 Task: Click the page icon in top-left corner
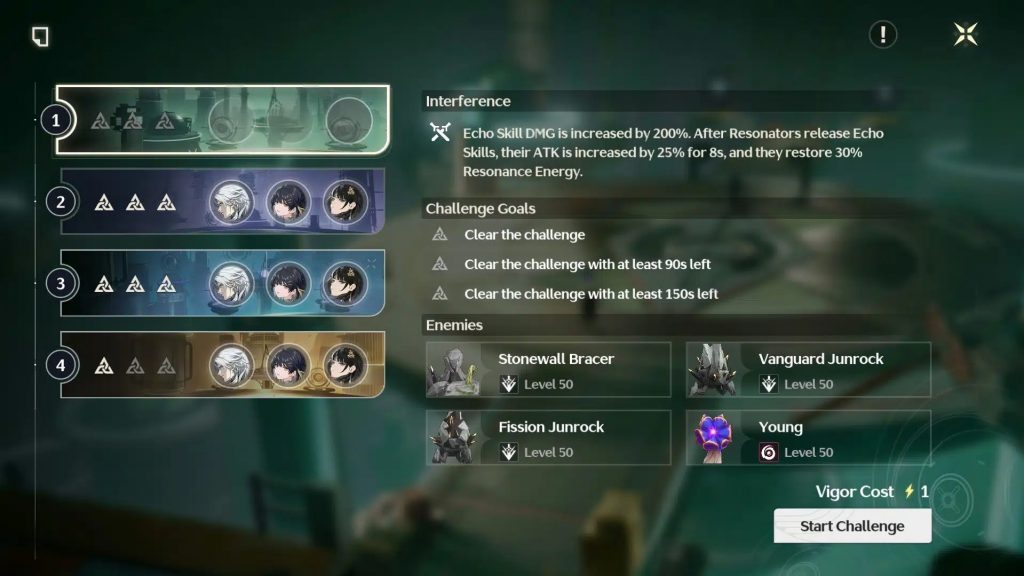(x=40, y=37)
